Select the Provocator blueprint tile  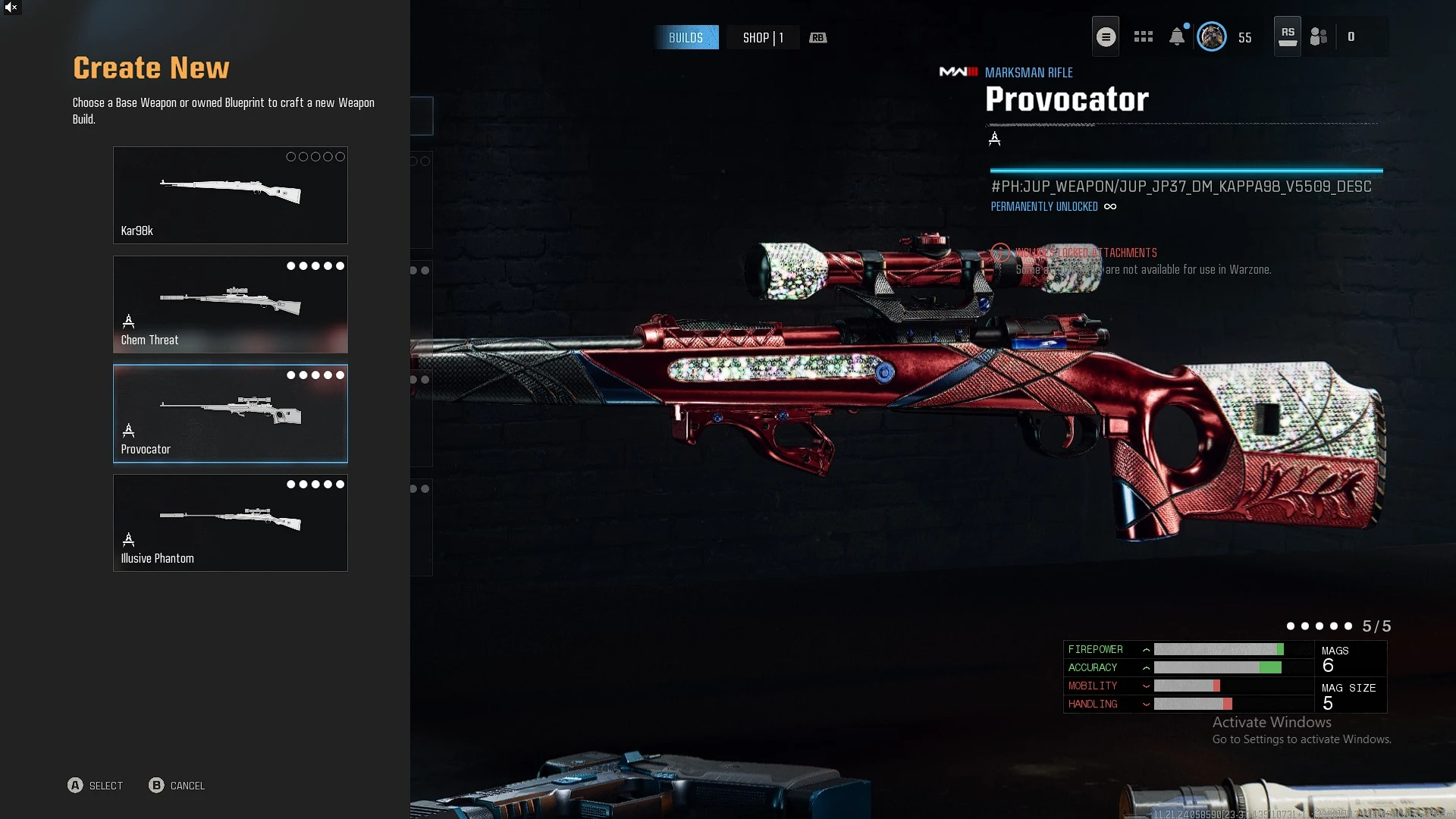tap(230, 413)
